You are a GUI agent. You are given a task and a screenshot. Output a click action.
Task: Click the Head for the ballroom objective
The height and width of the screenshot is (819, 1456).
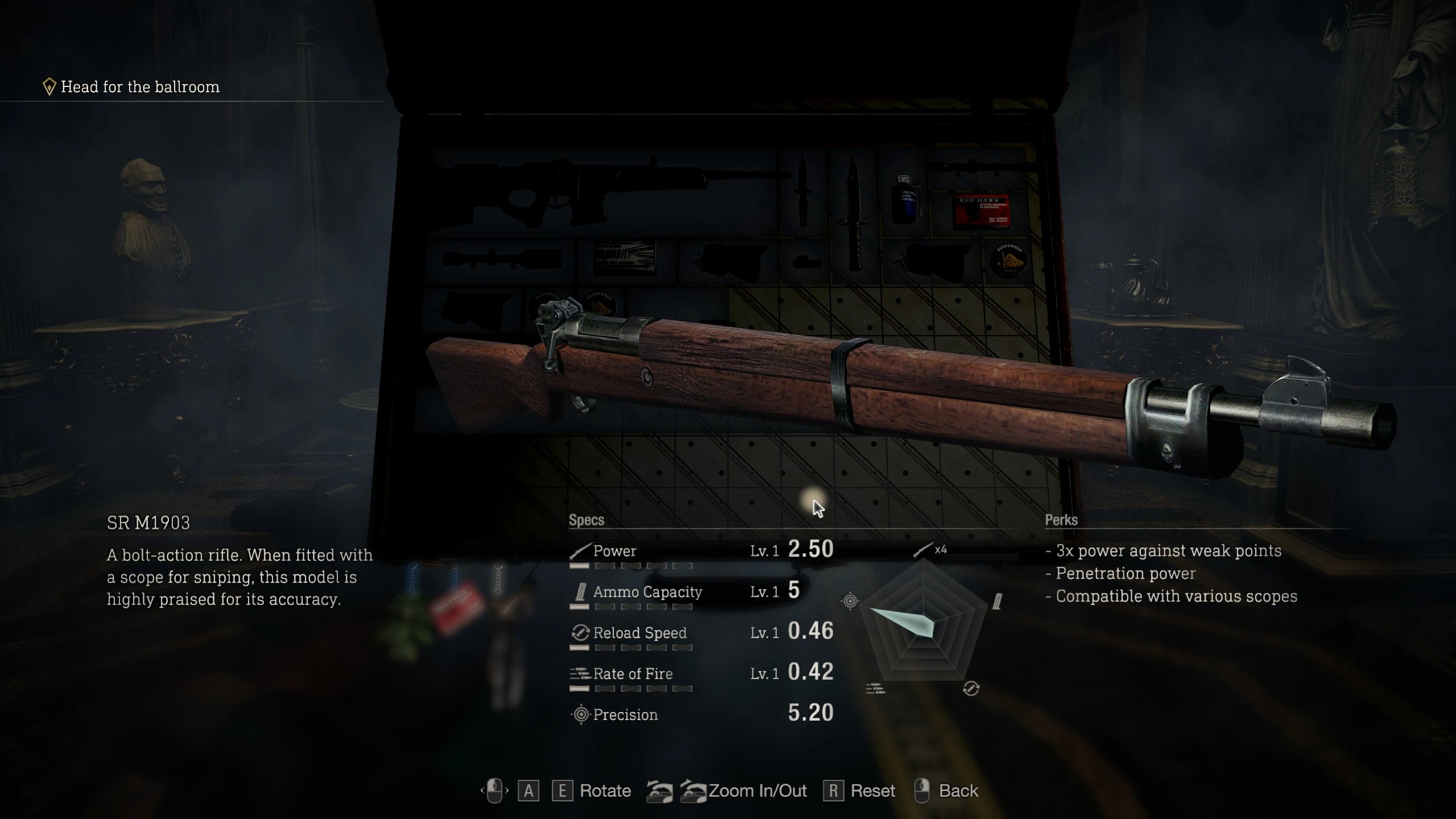point(139,87)
